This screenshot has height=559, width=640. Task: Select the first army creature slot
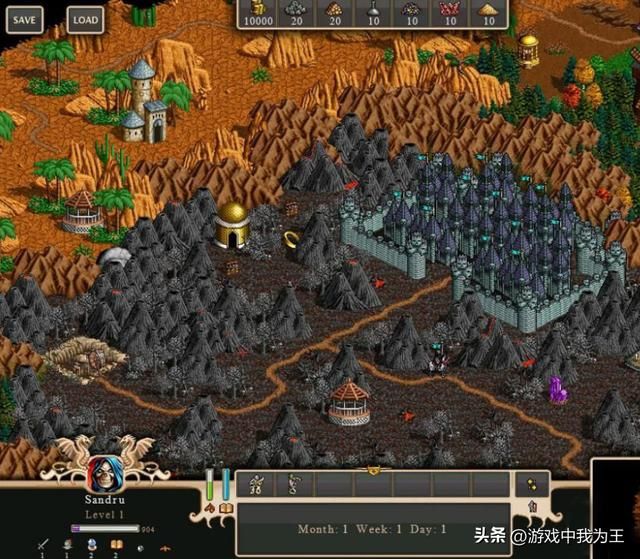256,484
